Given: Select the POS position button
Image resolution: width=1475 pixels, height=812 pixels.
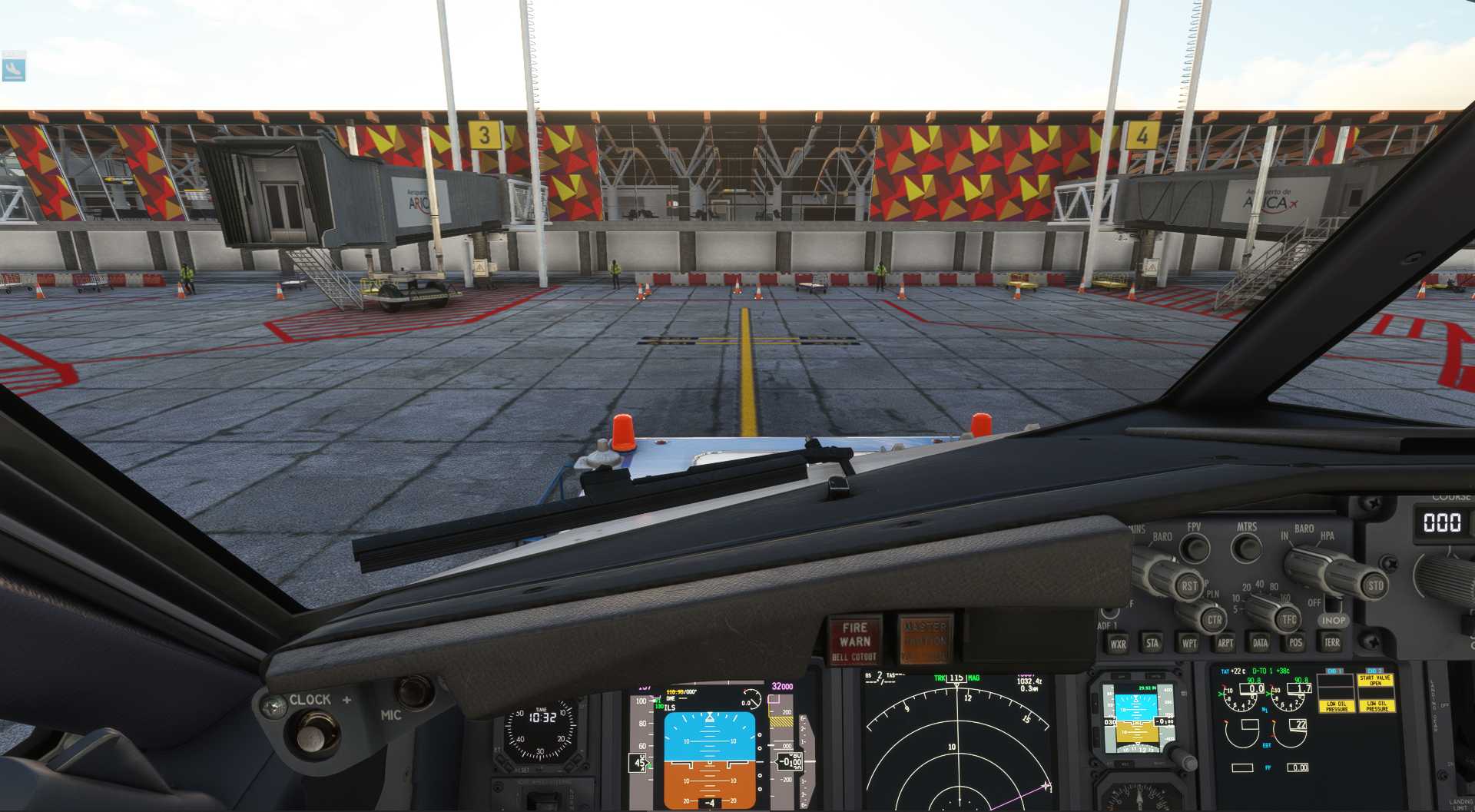Looking at the screenshot, I should coord(1296,643).
